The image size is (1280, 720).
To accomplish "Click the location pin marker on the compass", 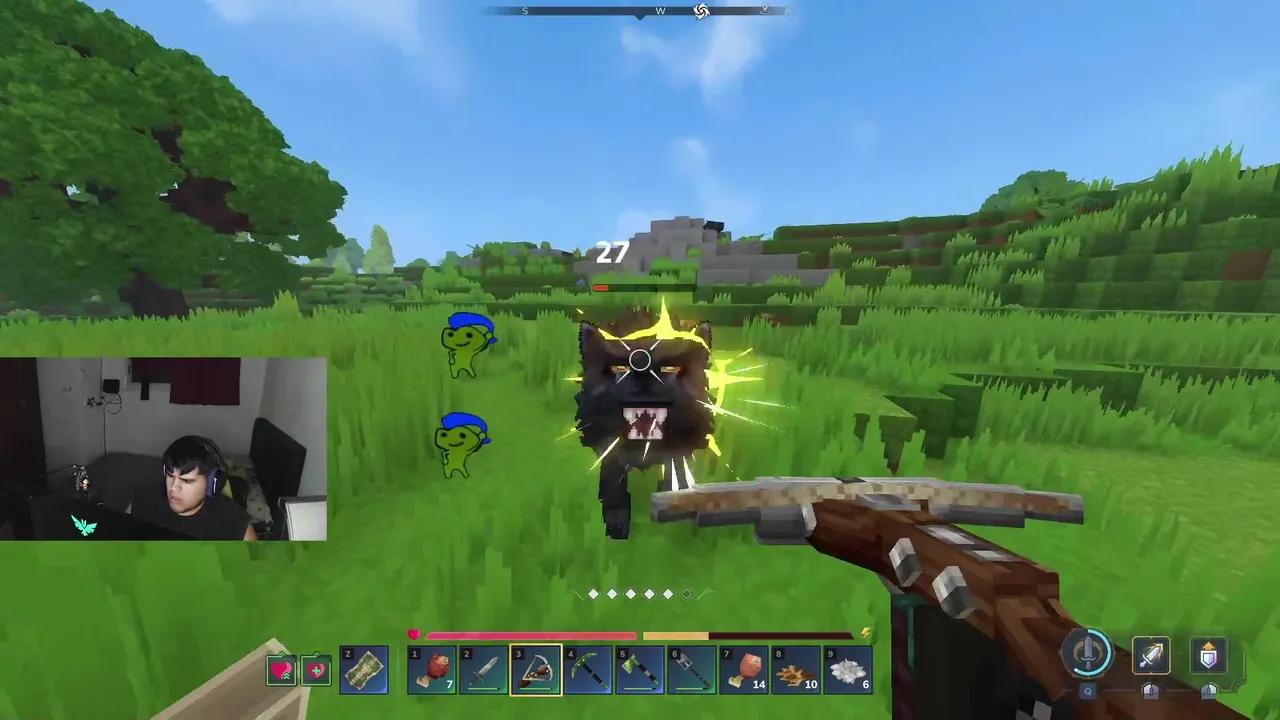I will pyautogui.click(x=765, y=10).
